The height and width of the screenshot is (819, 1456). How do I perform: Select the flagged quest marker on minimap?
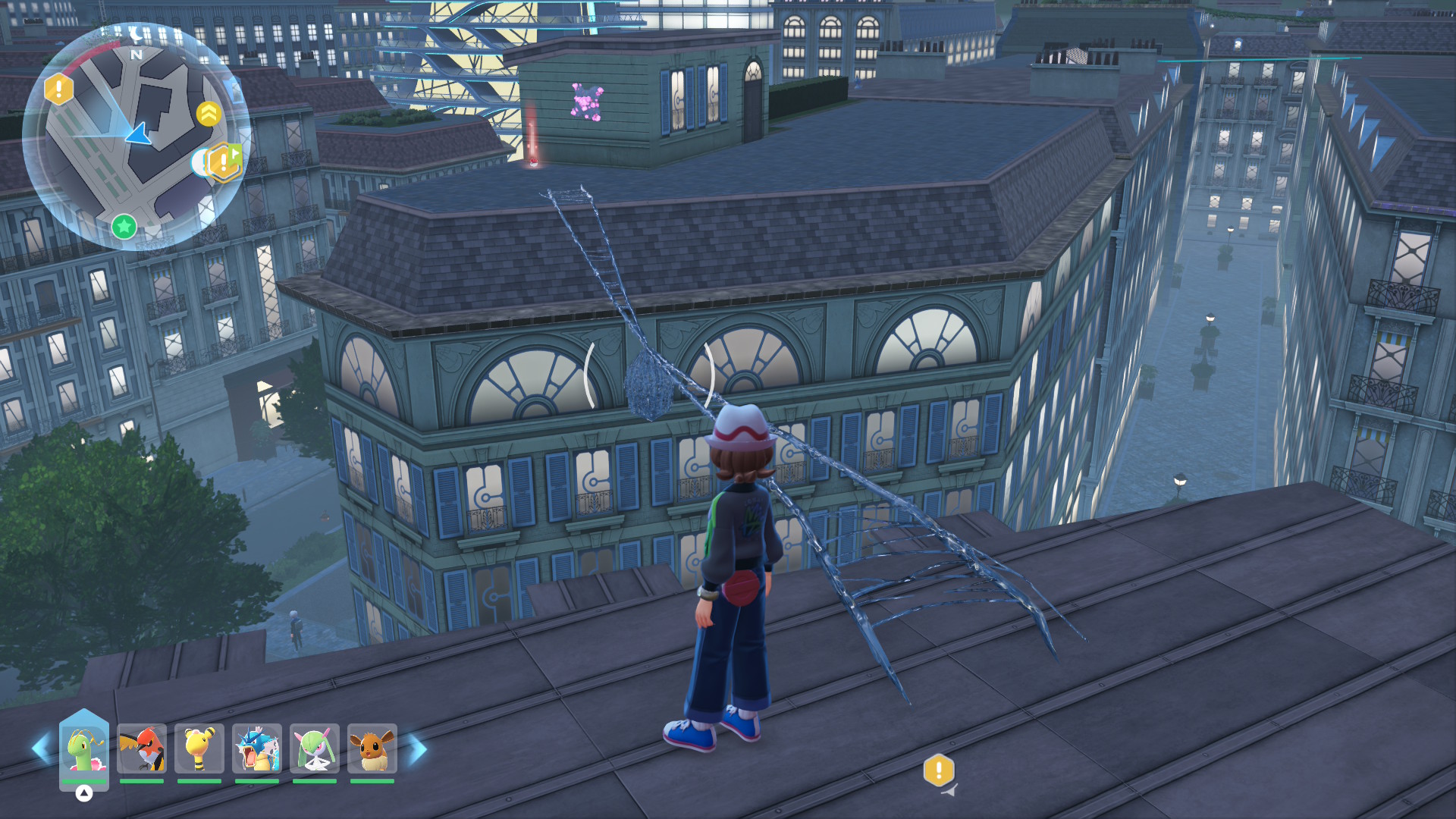point(224,162)
